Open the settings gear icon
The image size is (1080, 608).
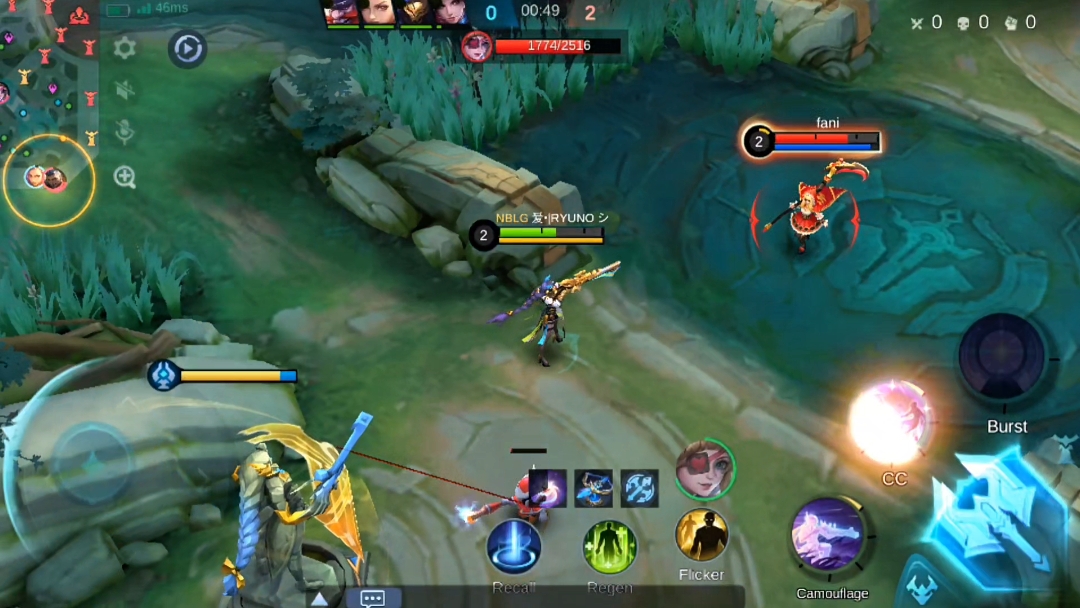coord(125,48)
